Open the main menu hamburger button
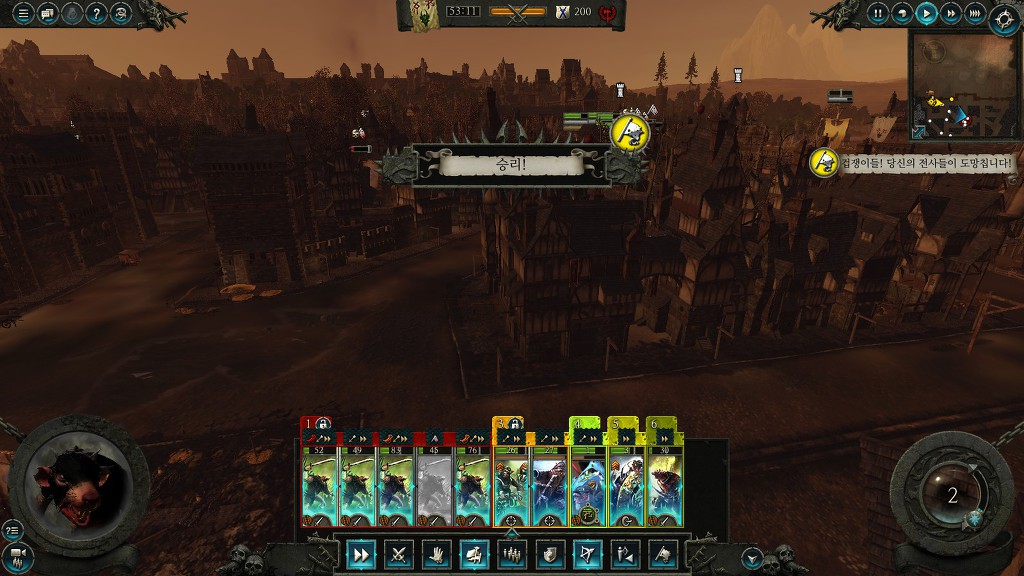 pos(21,14)
